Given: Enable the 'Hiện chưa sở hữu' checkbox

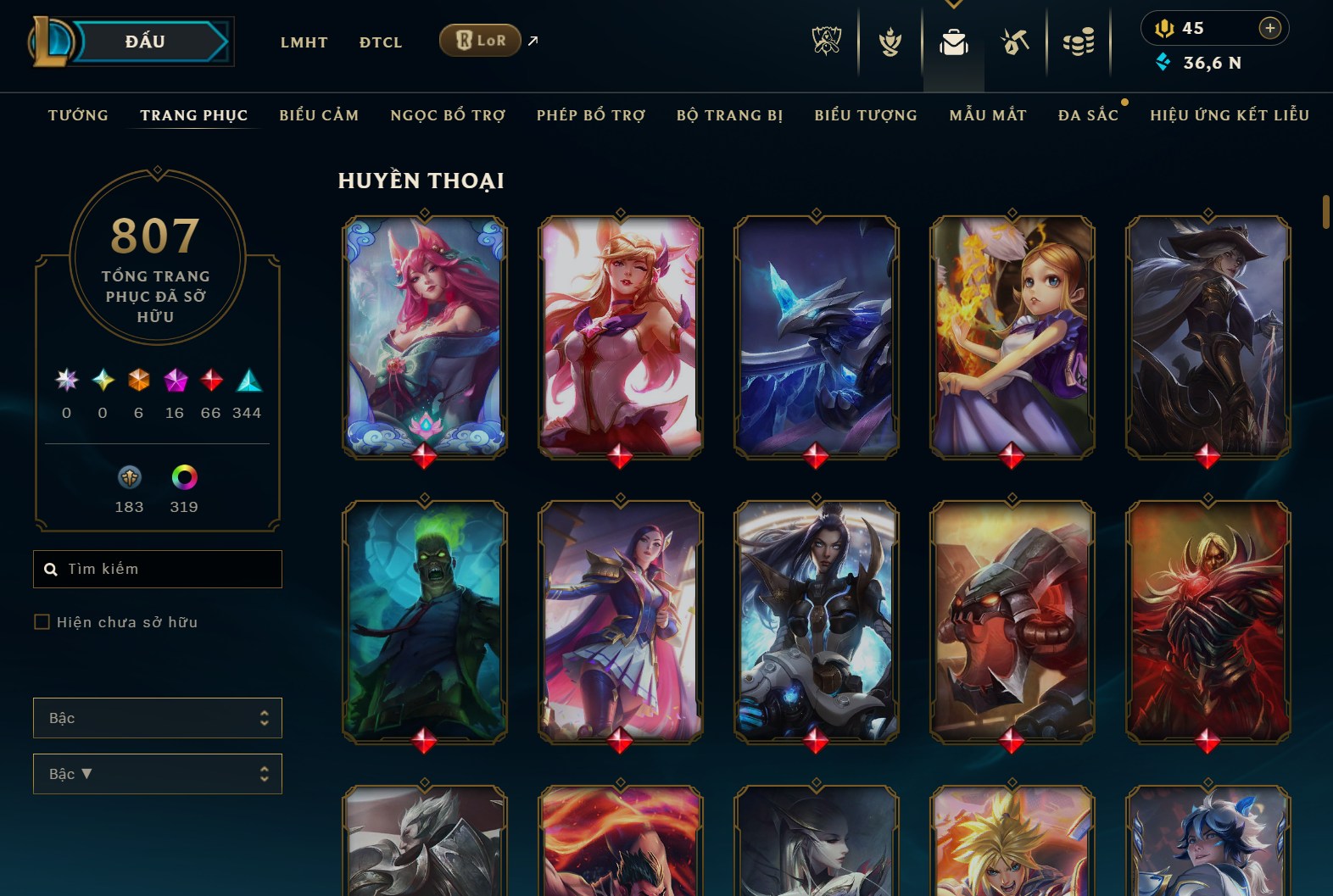Looking at the screenshot, I should tap(42, 621).
